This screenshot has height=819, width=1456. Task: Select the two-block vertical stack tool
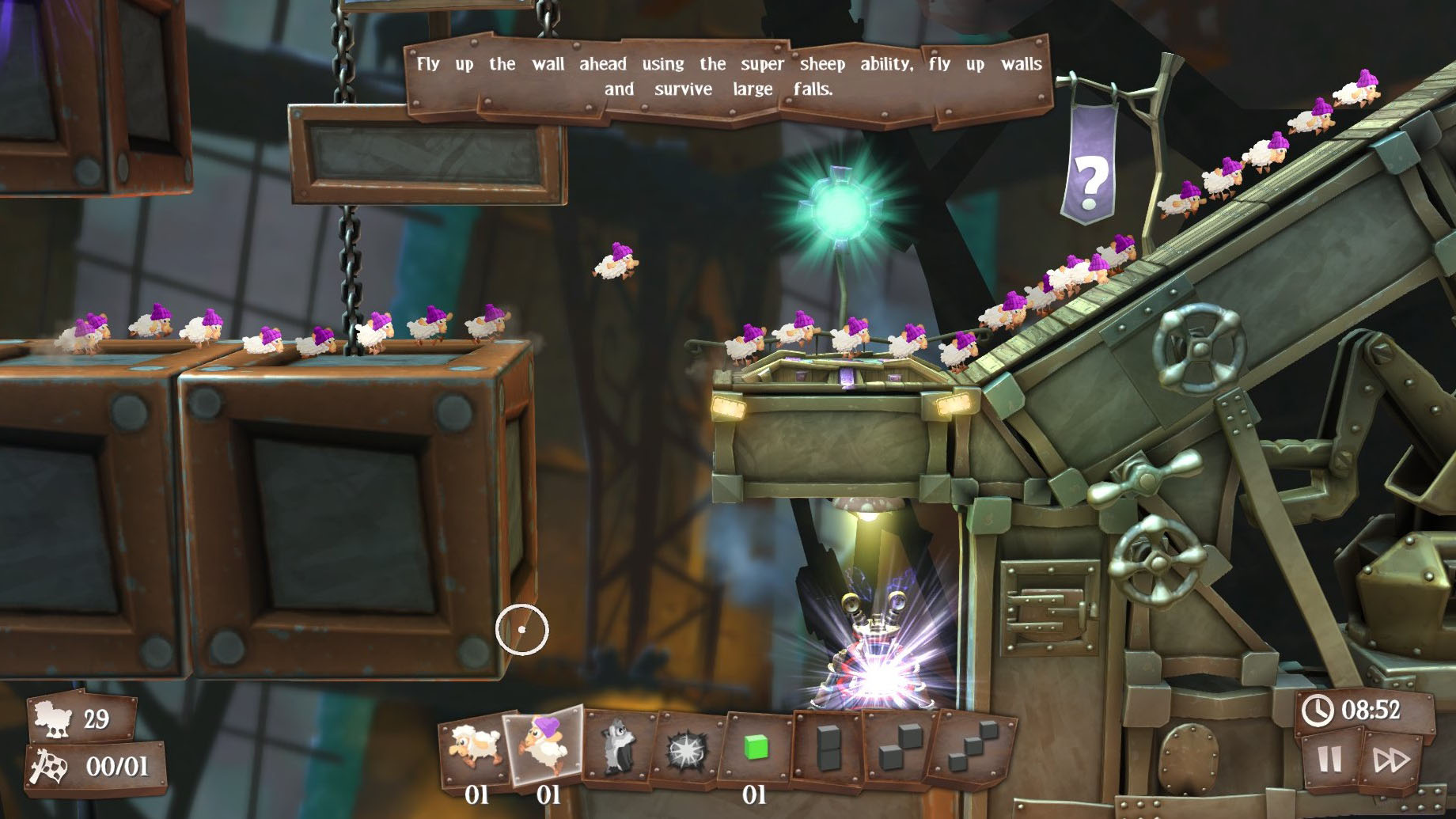[x=828, y=746]
